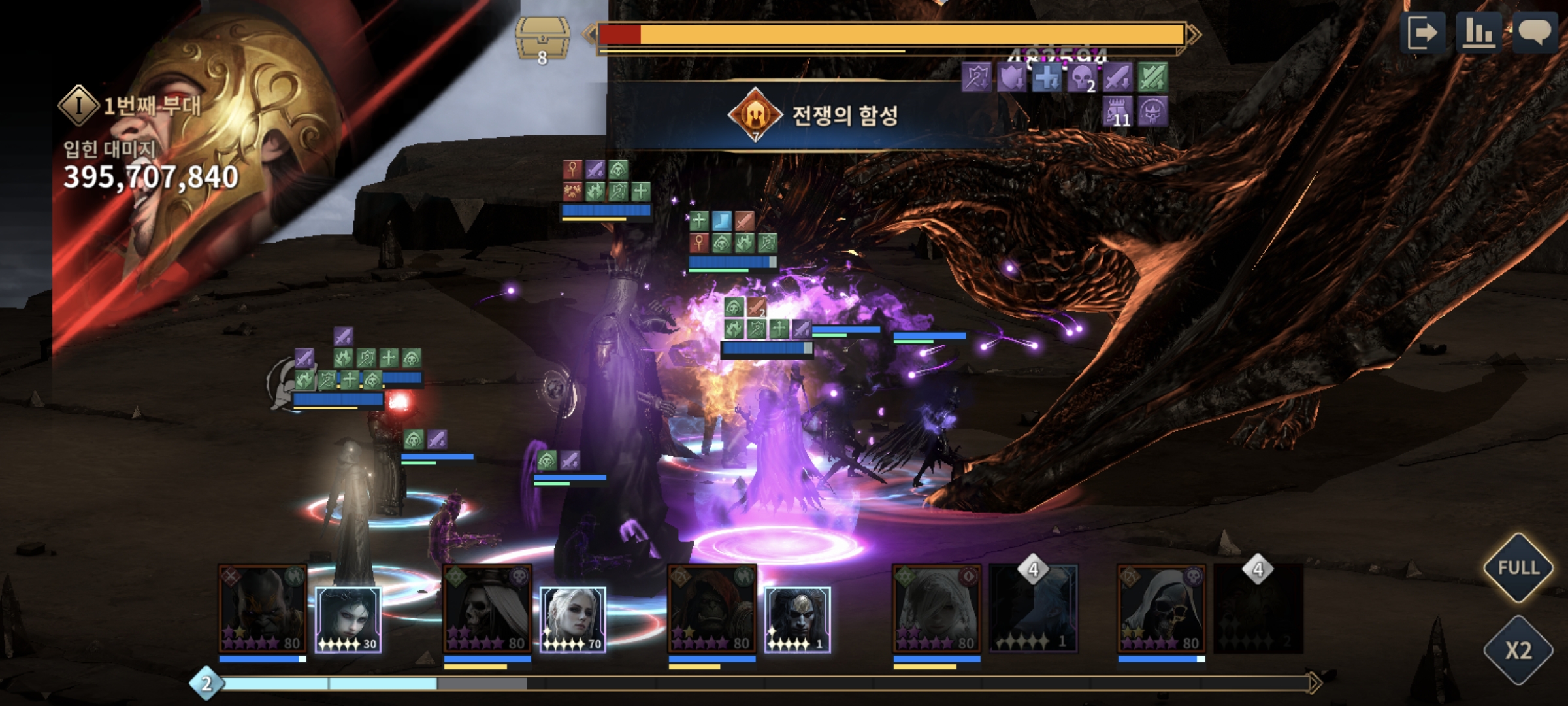Viewport: 1568px width, 706px height.
Task: Inspect the boss's blue heal-reduction debuff icon
Action: coord(1047,78)
